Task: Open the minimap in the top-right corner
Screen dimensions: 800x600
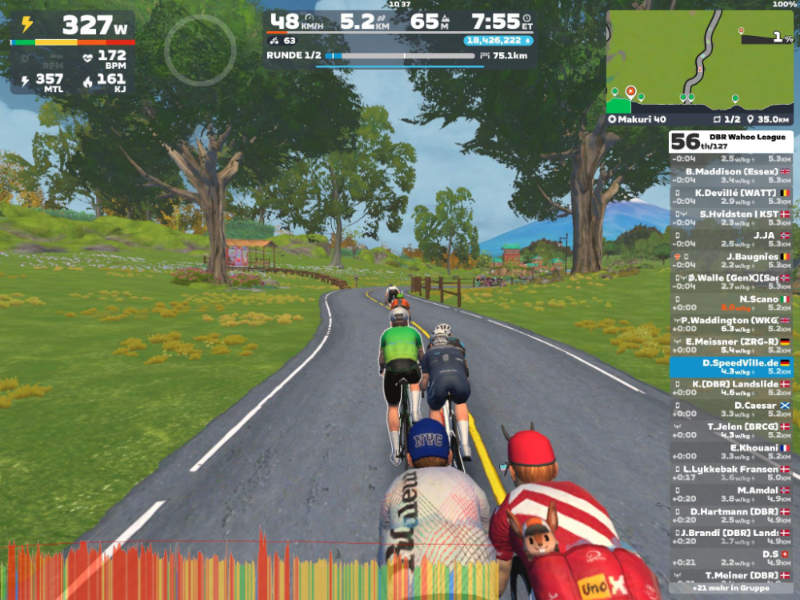Action: click(700, 60)
